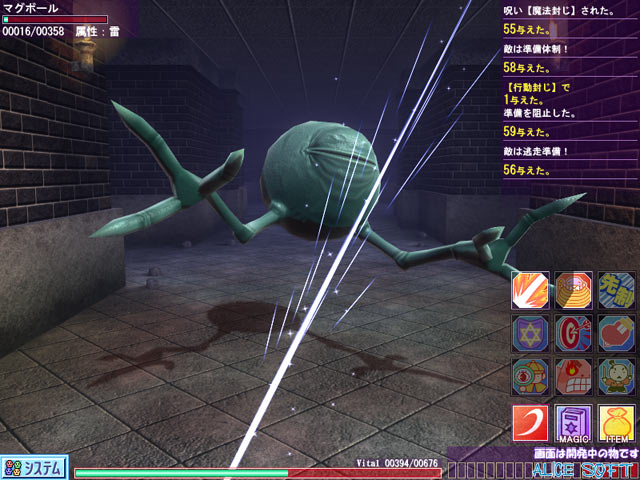
Task: Open the MAGIC spellbook
Action: point(574,423)
